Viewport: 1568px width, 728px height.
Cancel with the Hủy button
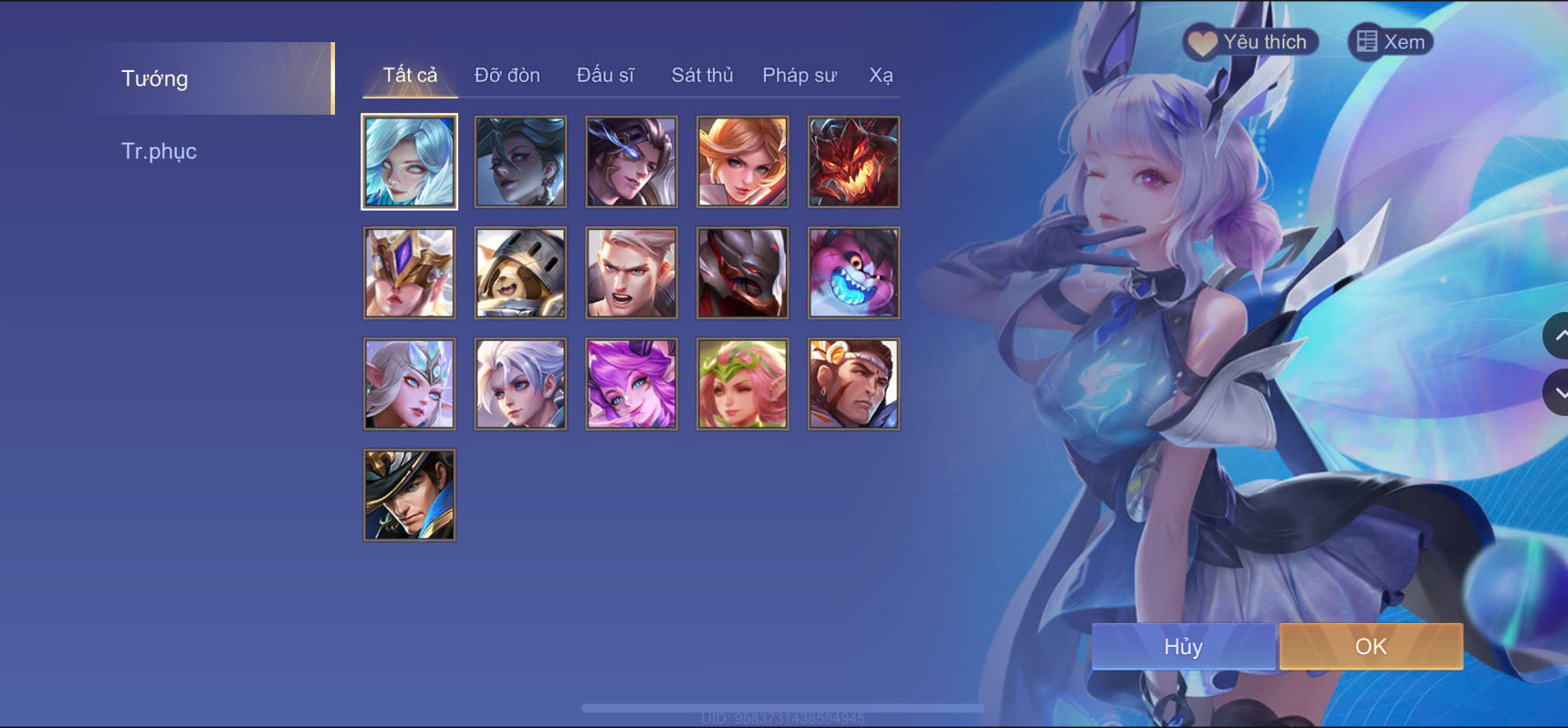[x=1183, y=646]
